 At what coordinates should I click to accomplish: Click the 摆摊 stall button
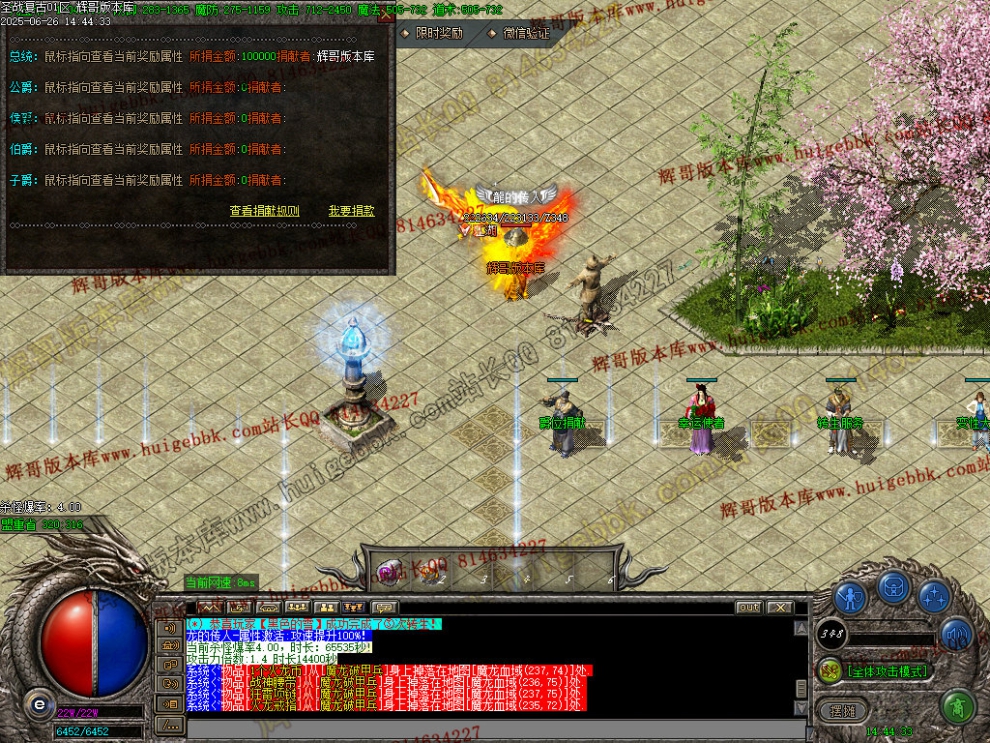(843, 710)
